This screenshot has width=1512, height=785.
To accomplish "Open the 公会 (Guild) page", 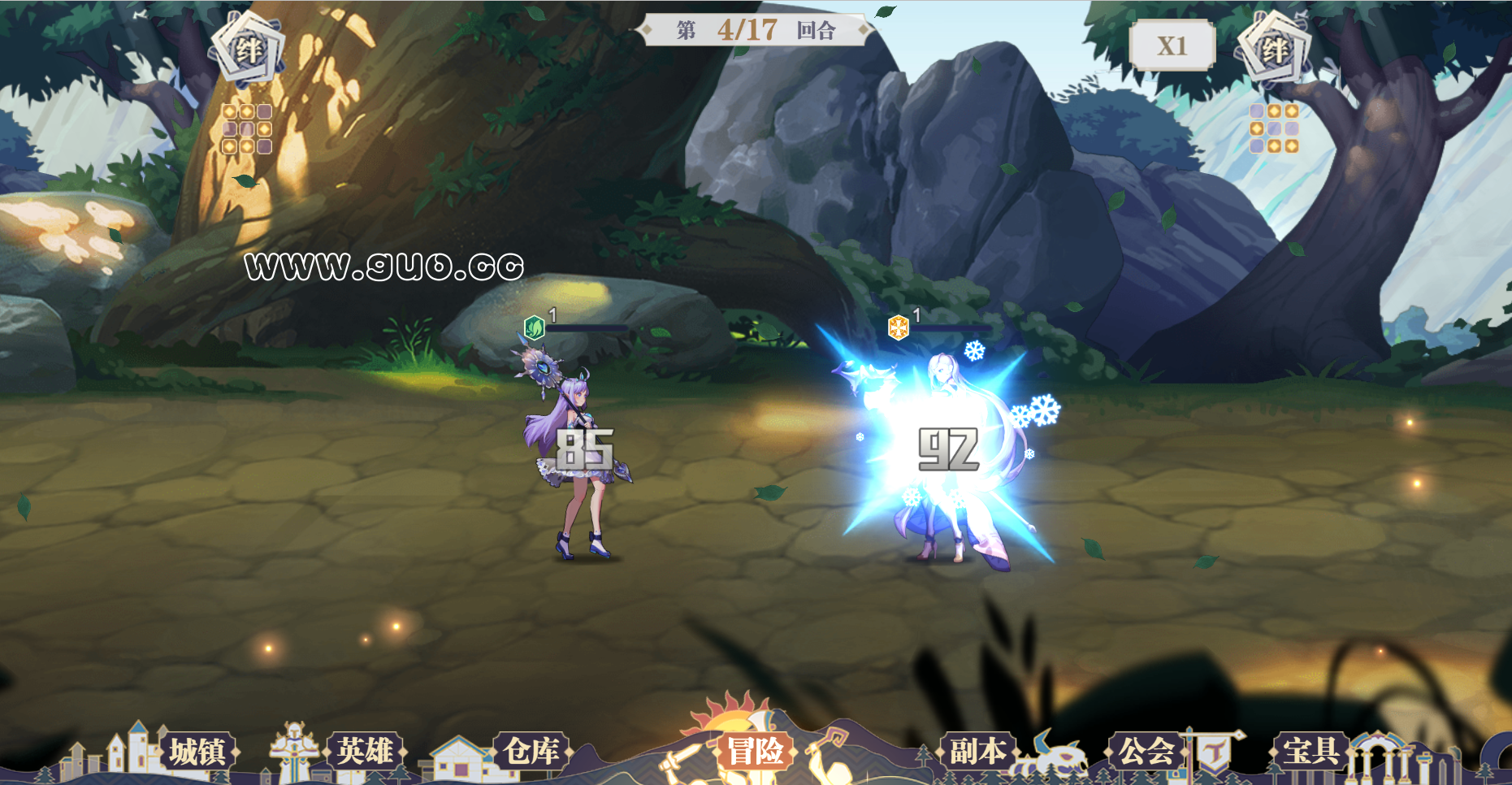I will click(x=1146, y=752).
